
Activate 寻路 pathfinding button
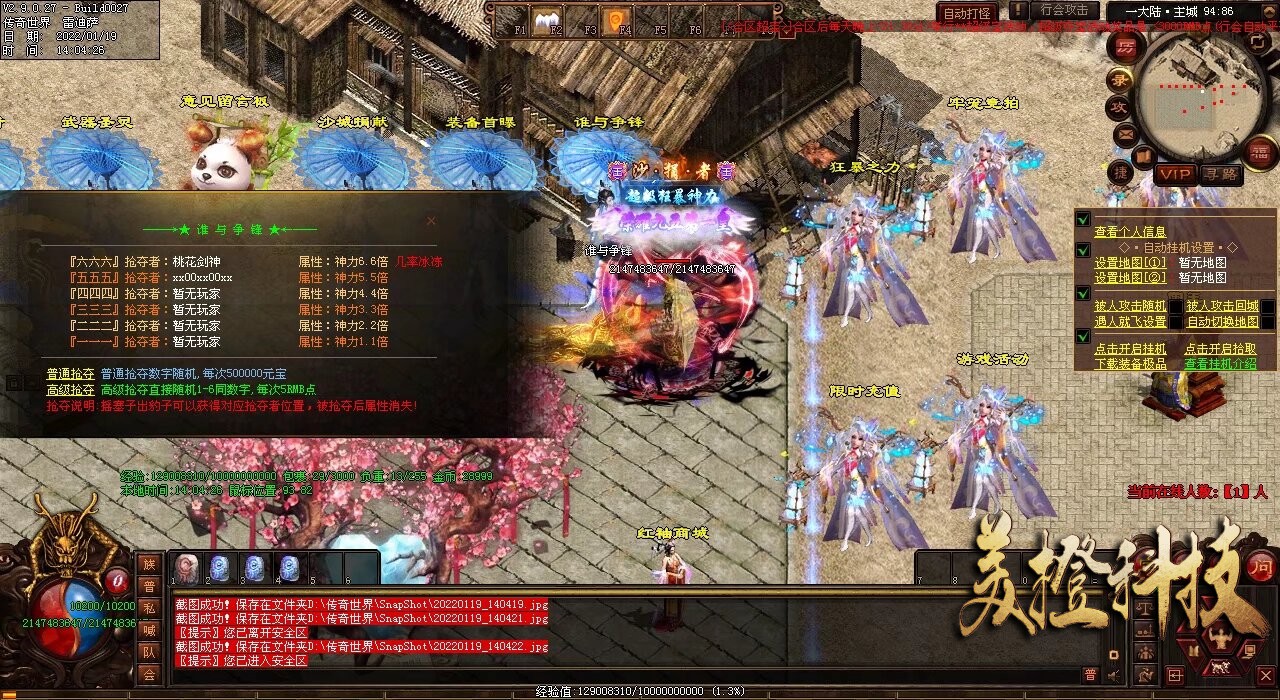click(1221, 173)
